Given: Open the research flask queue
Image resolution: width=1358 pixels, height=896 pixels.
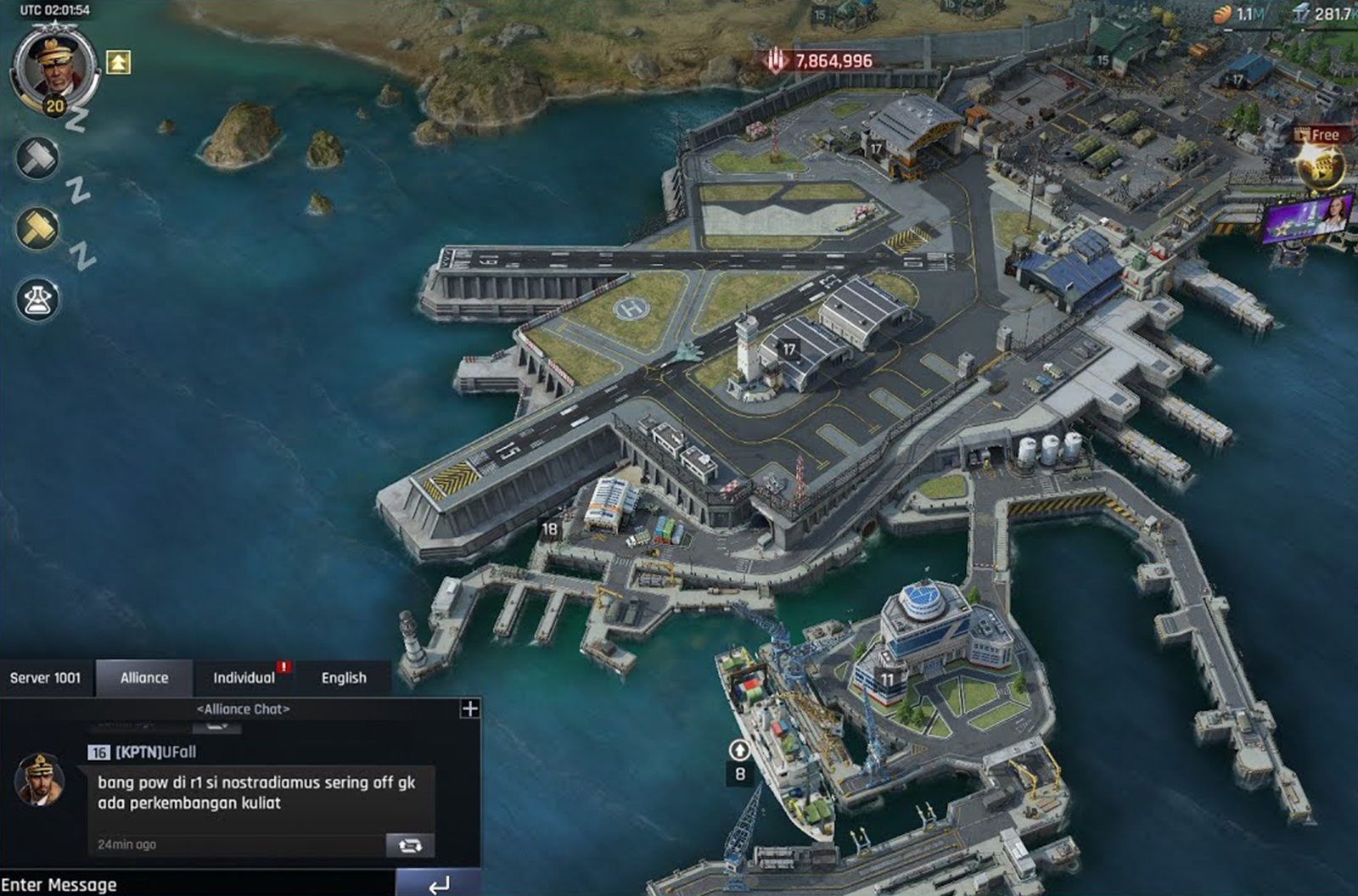Looking at the screenshot, I should [x=38, y=299].
